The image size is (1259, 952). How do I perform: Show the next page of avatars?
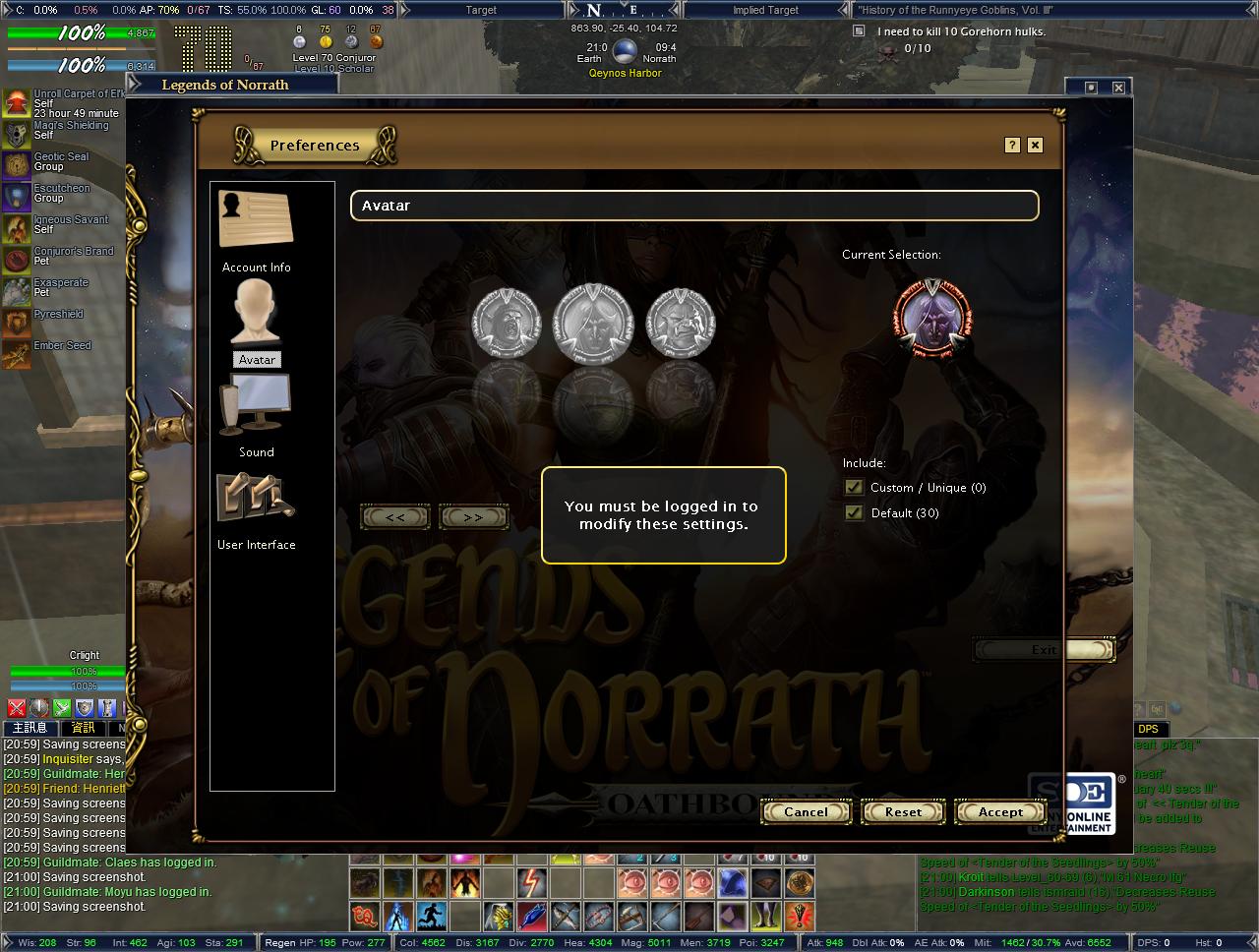(473, 517)
